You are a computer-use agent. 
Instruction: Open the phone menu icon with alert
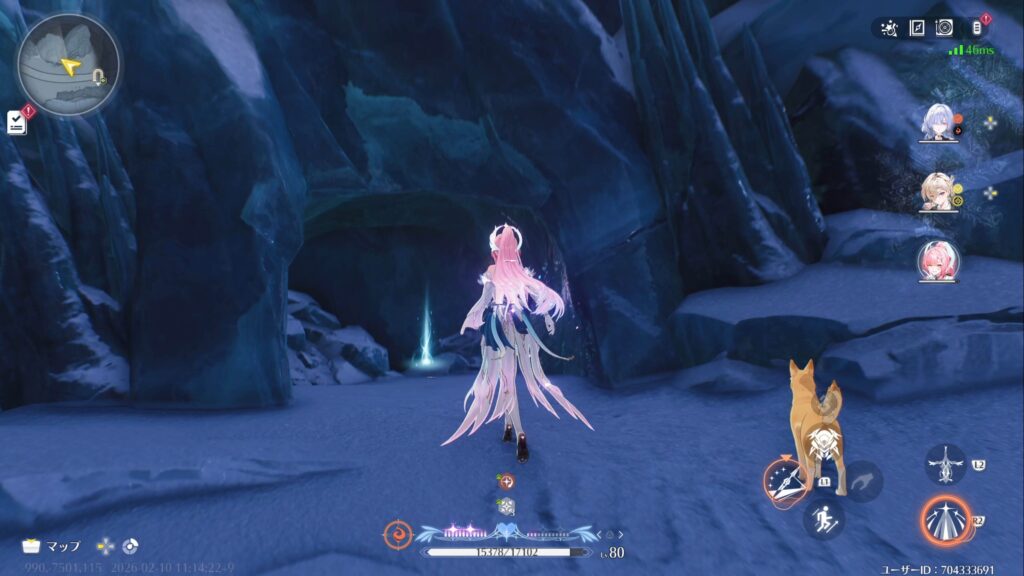point(977,28)
